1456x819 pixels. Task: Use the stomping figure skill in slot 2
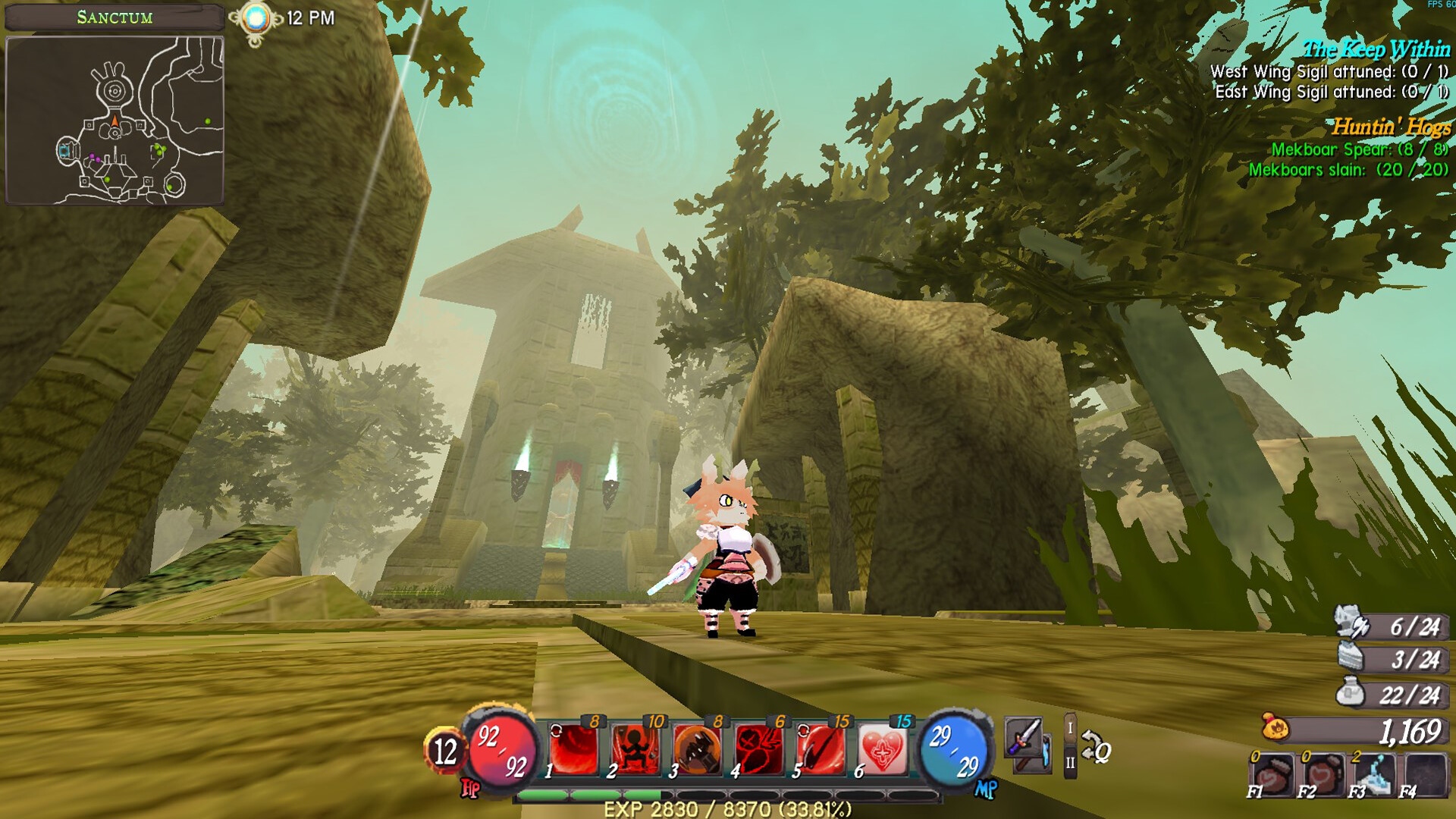tap(635, 750)
